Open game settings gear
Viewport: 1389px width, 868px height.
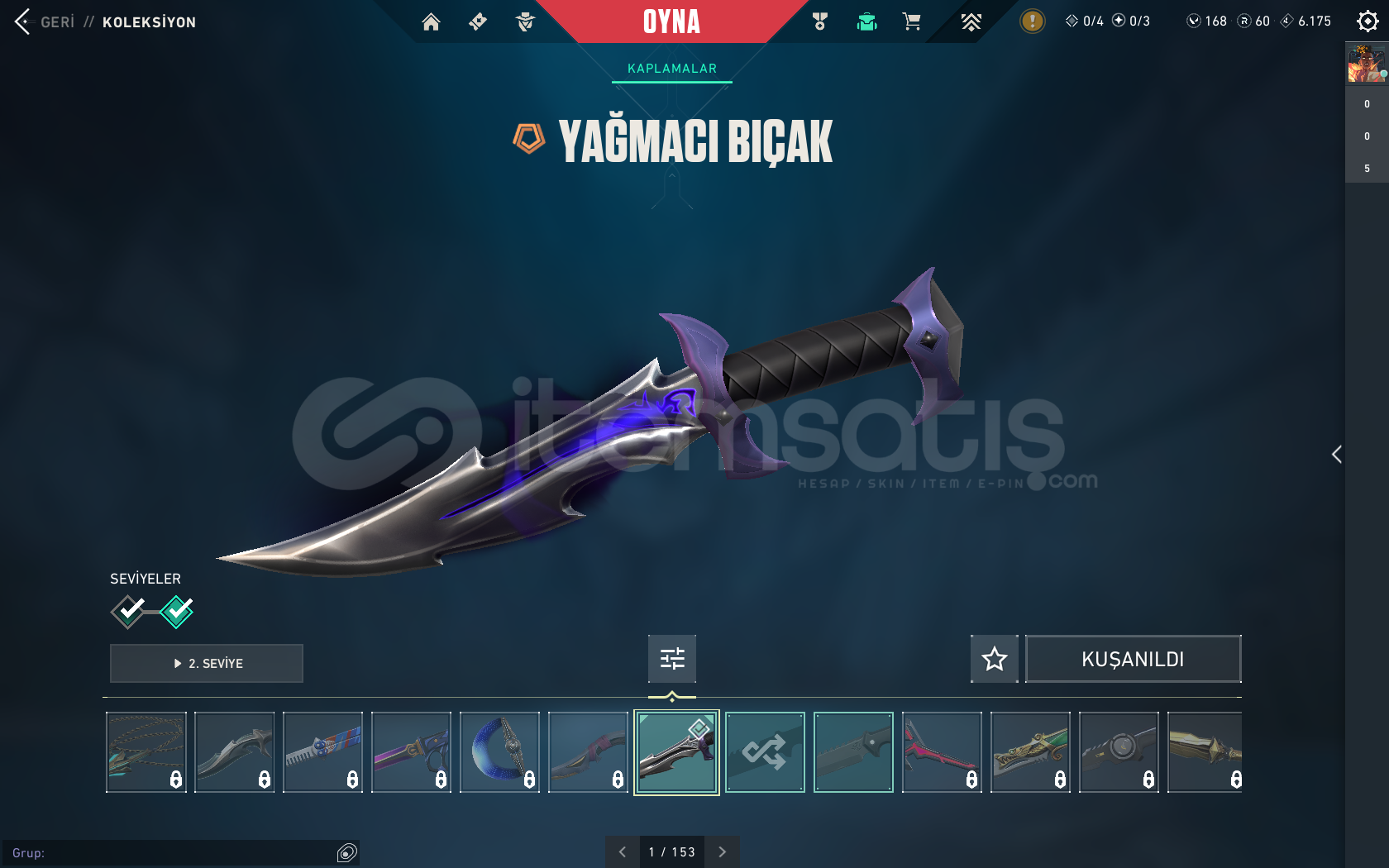click(x=1368, y=21)
